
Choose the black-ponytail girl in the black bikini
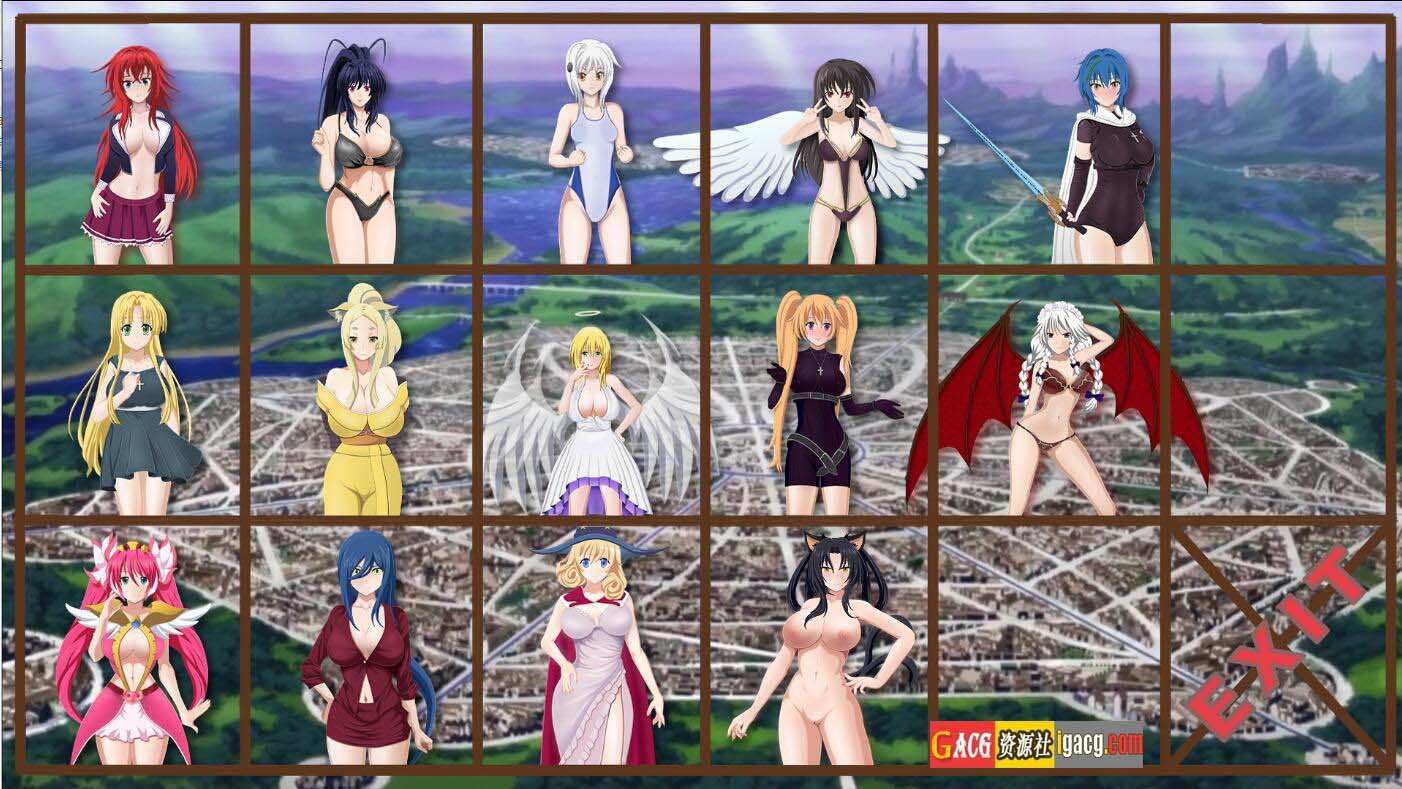(x=360, y=150)
